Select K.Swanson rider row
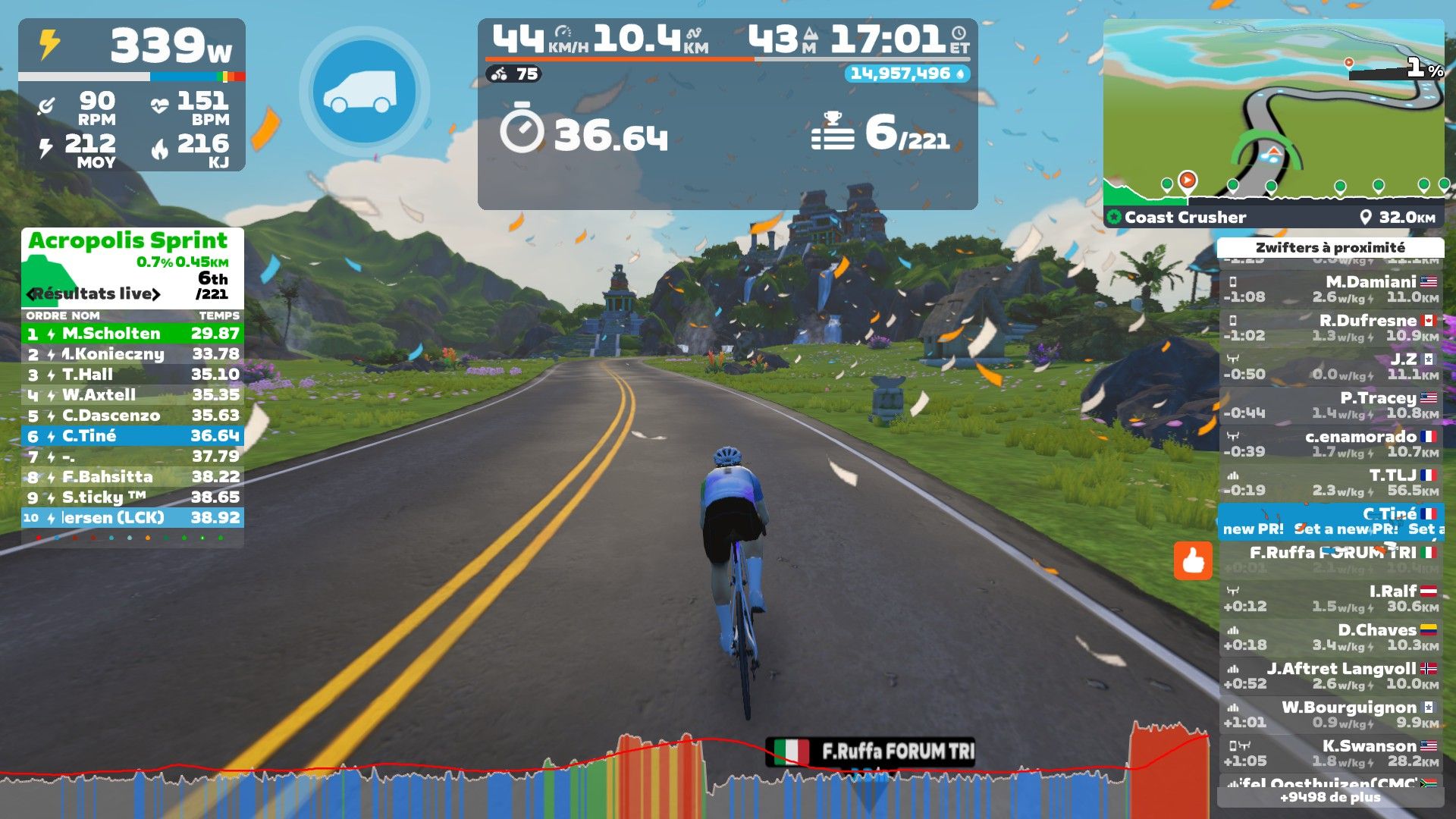The height and width of the screenshot is (819, 1456). [x=1330, y=753]
